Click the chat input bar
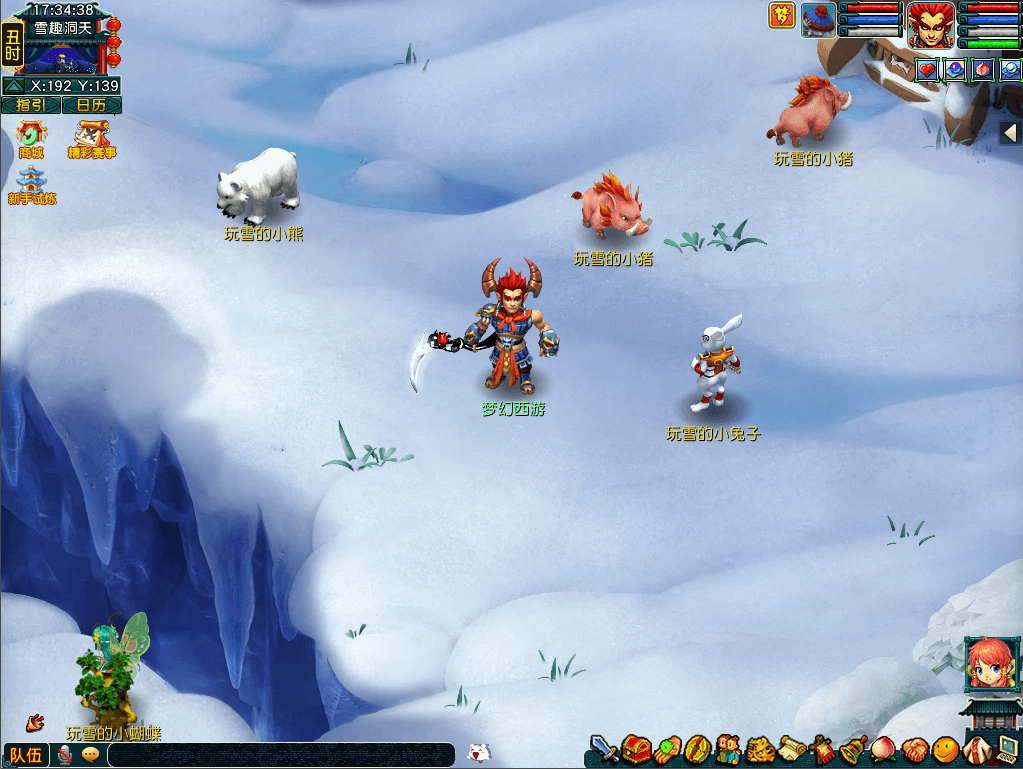This screenshot has height=769, width=1023. pyautogui.click(x=280, y=755)
